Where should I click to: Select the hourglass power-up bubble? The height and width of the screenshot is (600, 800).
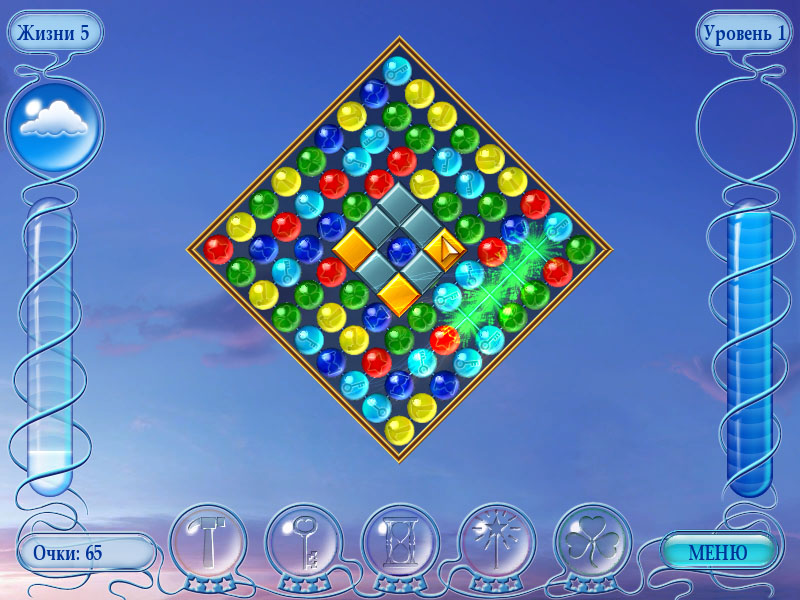pyautogui.click(x=400, y=546)
